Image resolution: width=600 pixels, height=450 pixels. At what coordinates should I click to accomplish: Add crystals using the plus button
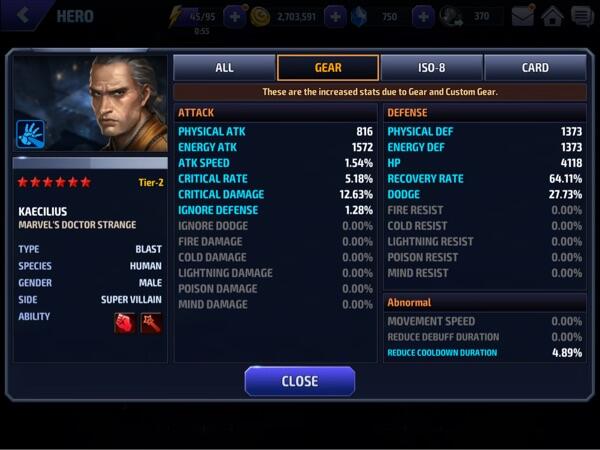[x=423, y=16]
